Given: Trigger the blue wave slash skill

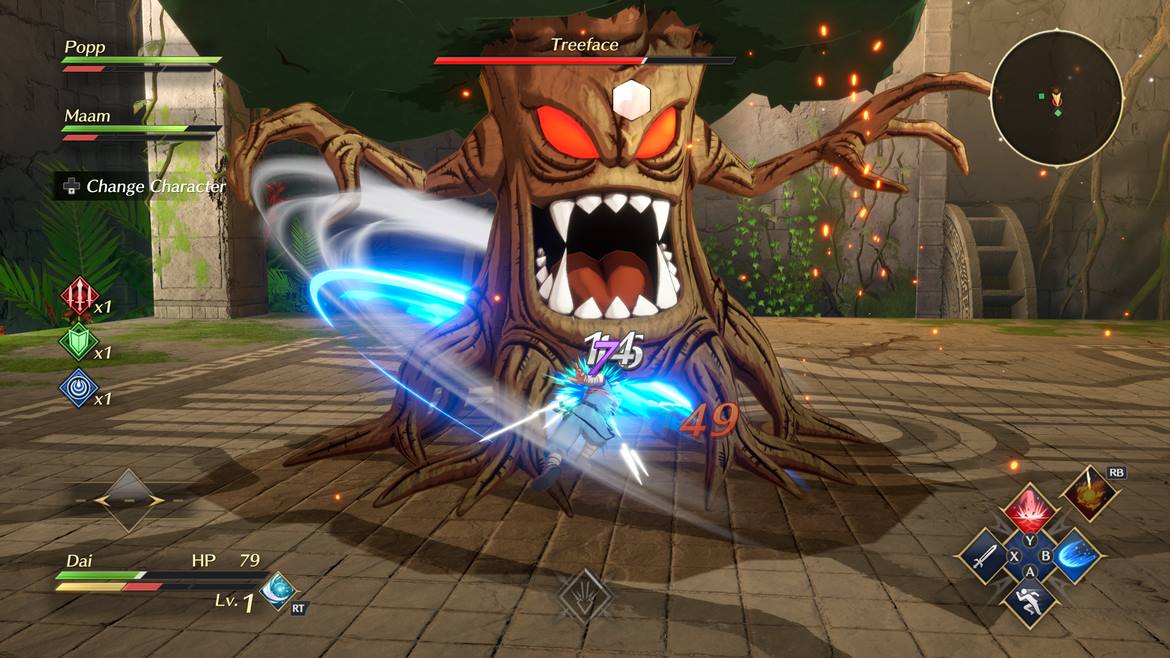Looking at the screenshot, I should click(x=1076, y=556).
